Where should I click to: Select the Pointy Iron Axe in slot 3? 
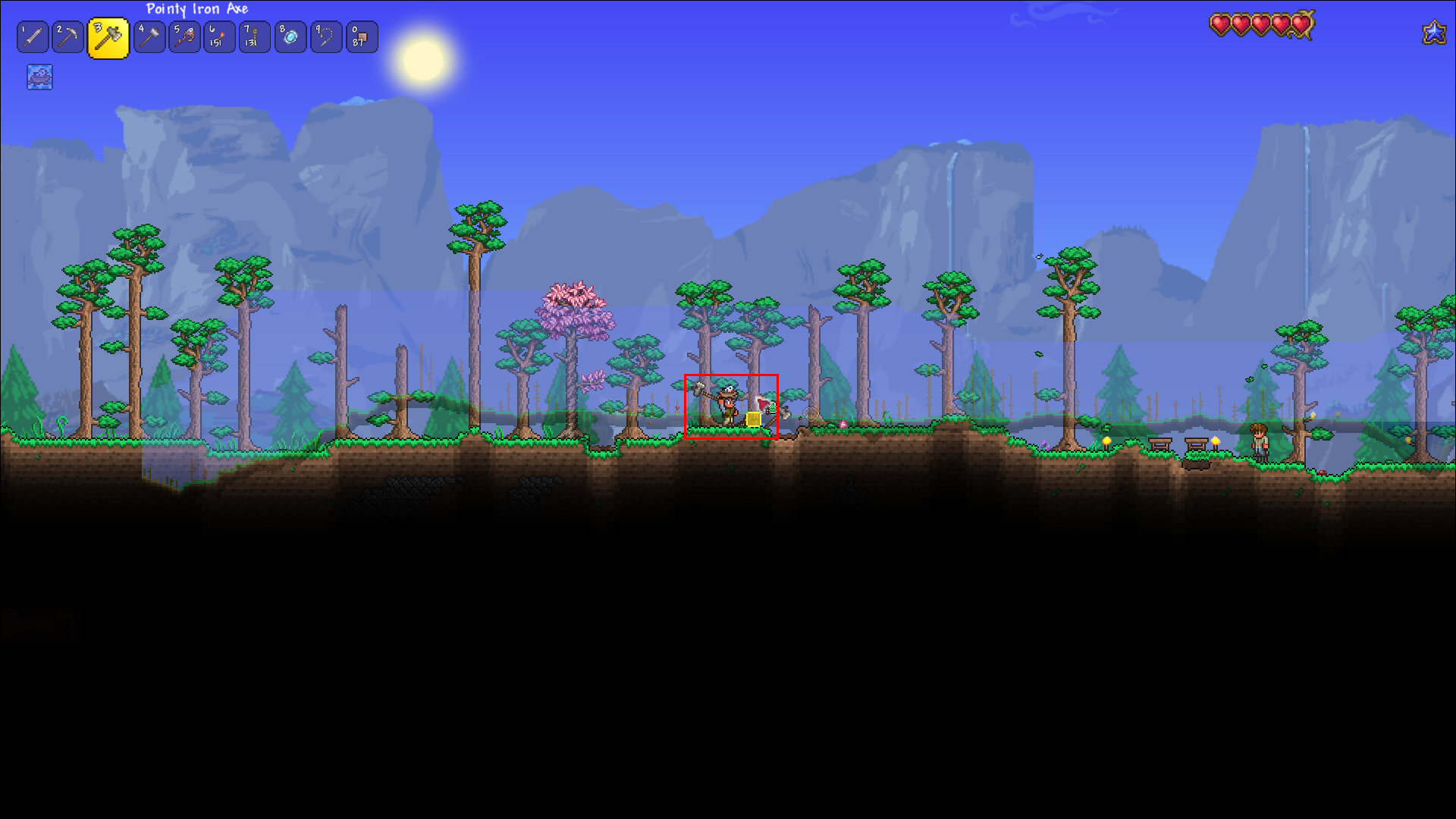tap(108, 36)
